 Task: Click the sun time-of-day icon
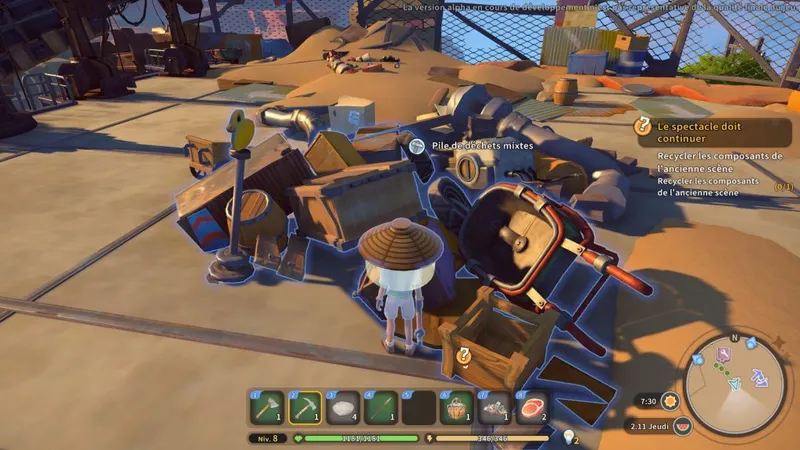pyautogui.click(x=669, y=401)
